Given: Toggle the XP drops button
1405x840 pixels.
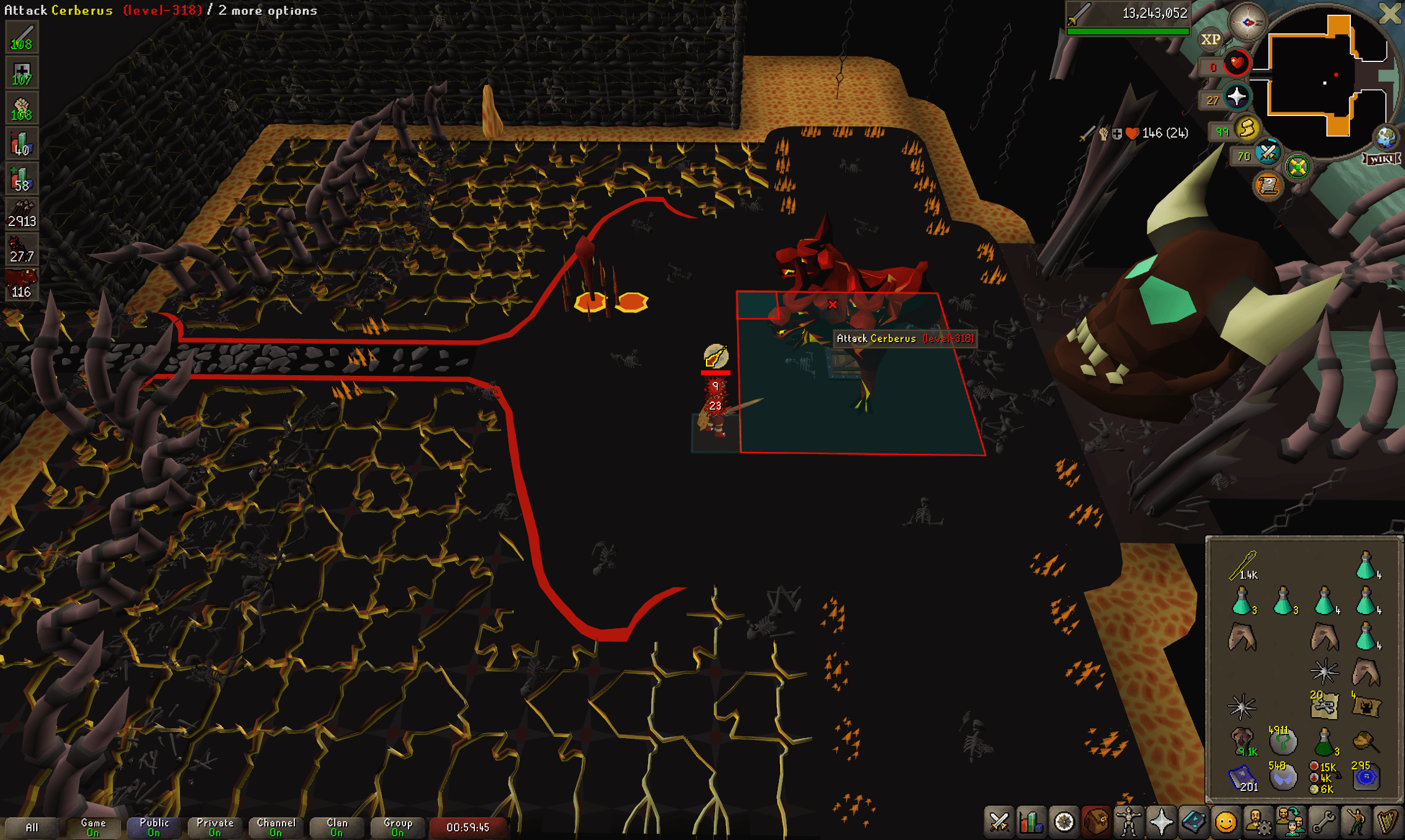Looking at the screenshot, I should point(1210,40).
